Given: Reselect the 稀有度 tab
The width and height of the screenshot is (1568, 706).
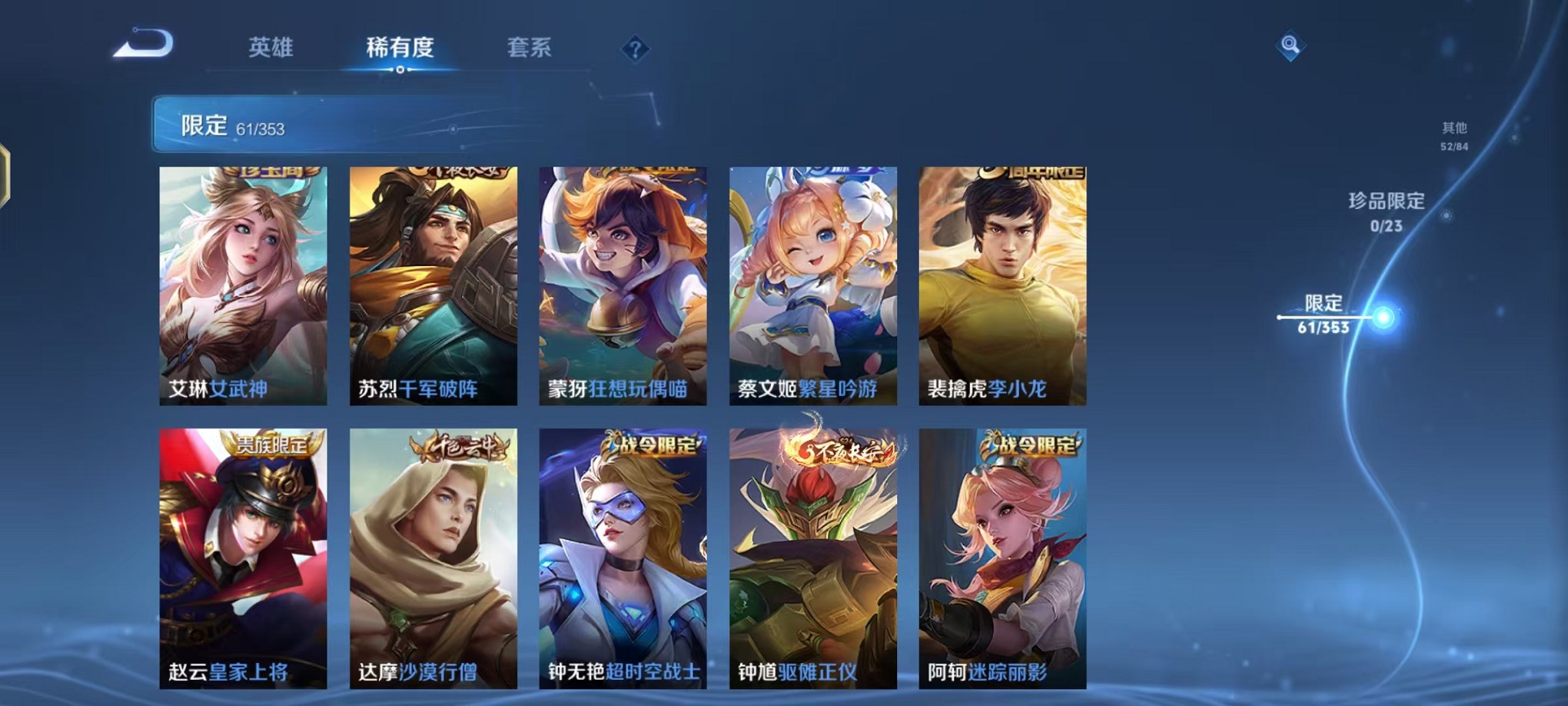Looking at the screenshot, I should click(x=400, y=46).
